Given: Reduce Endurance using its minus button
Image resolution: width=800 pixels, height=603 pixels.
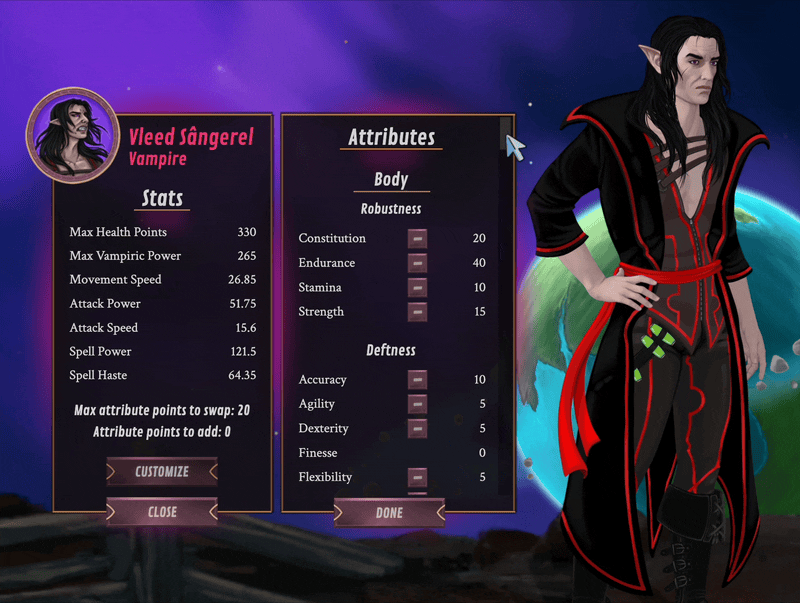Looking at the screenshot, I should [x=417, y=263].
